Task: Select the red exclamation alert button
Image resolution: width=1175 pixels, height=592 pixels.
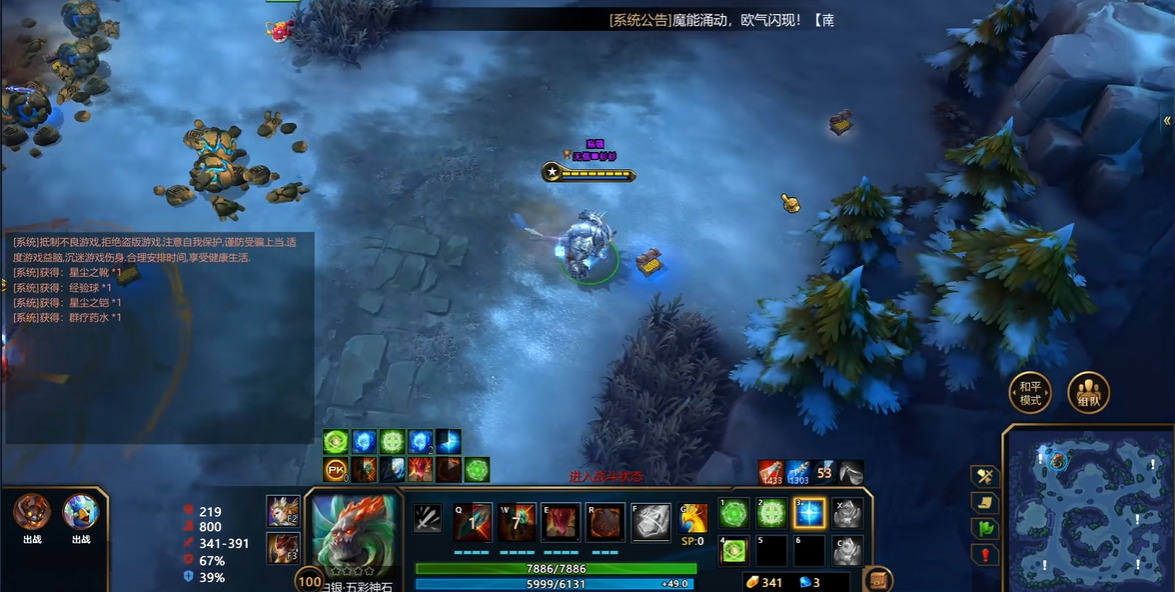Action: 985,554
